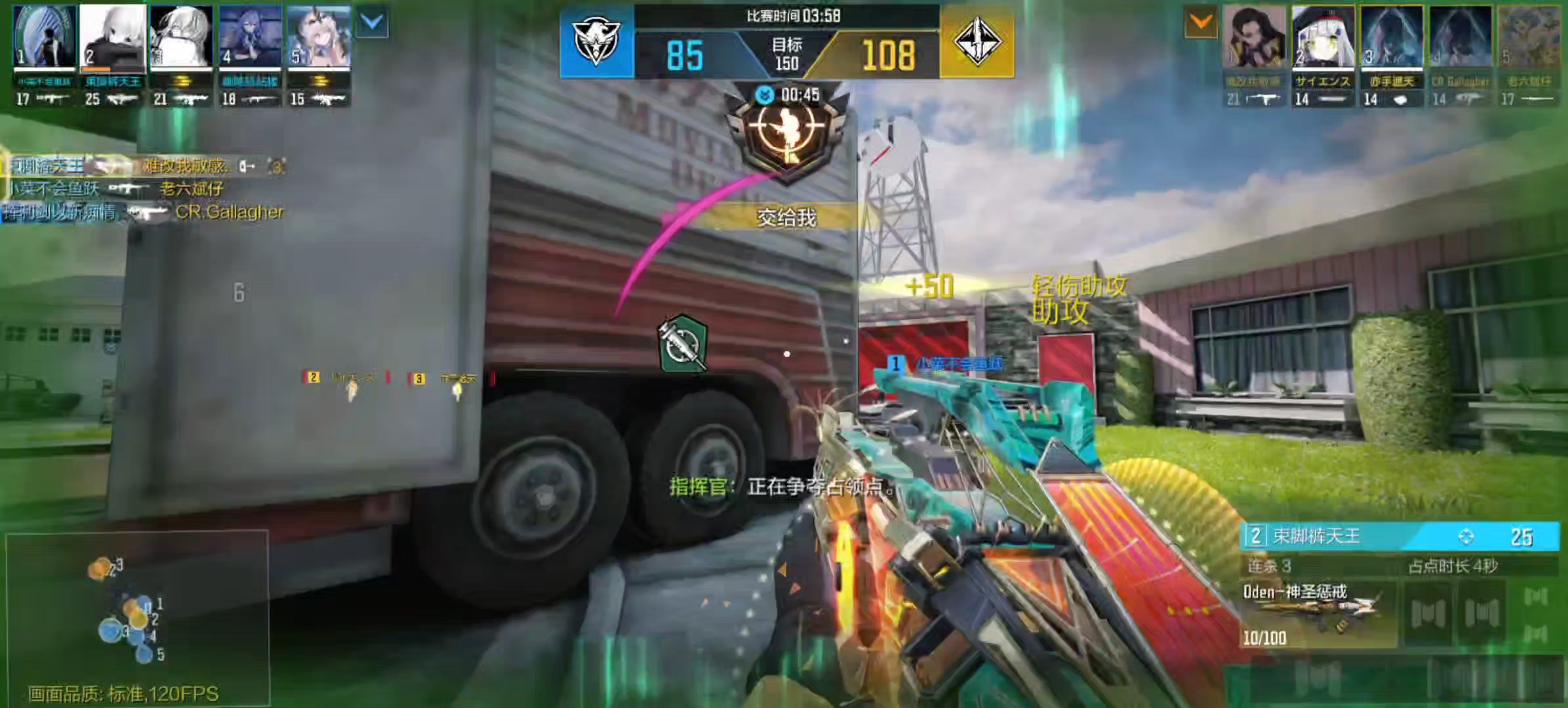Spectate blue team player 1 portrait
This screenshot has width=1568, height=708.
[x=44, y=37]
